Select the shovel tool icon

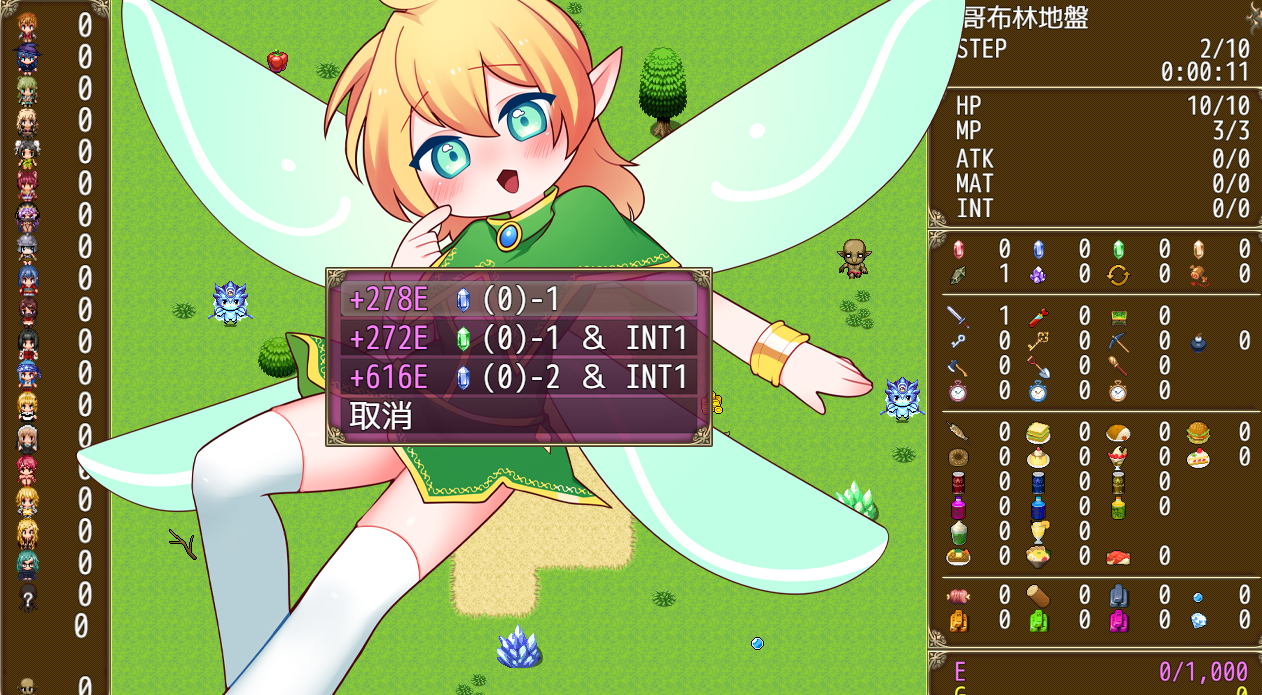[1039, 367]
